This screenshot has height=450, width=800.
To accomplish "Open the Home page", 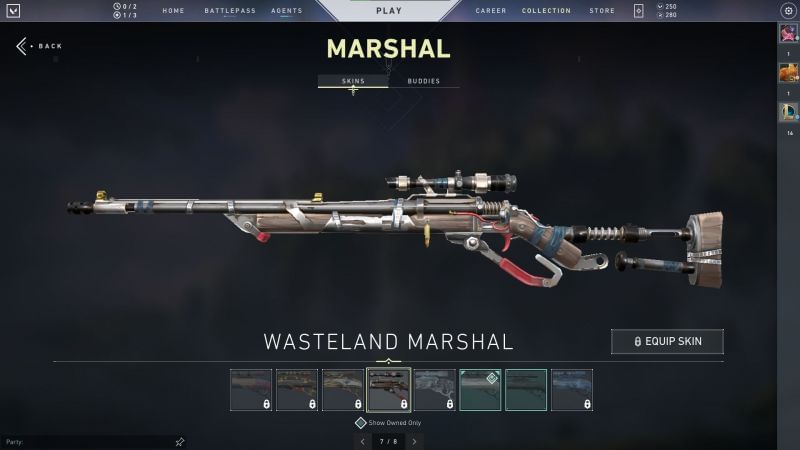I will pos(173,11).
